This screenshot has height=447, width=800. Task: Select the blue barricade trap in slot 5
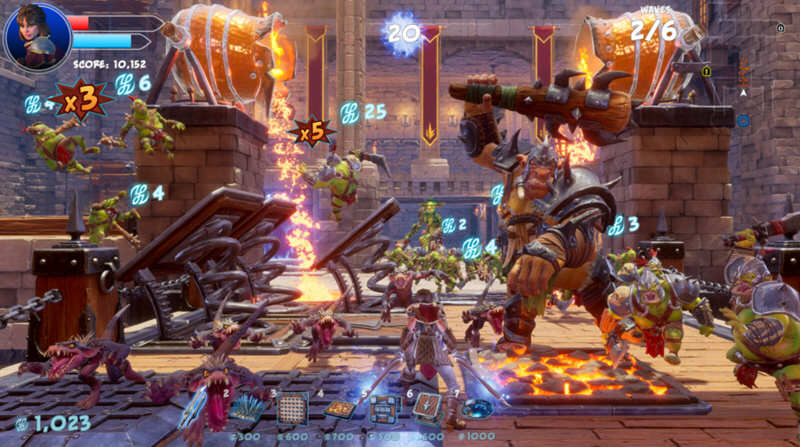point(384,408)
